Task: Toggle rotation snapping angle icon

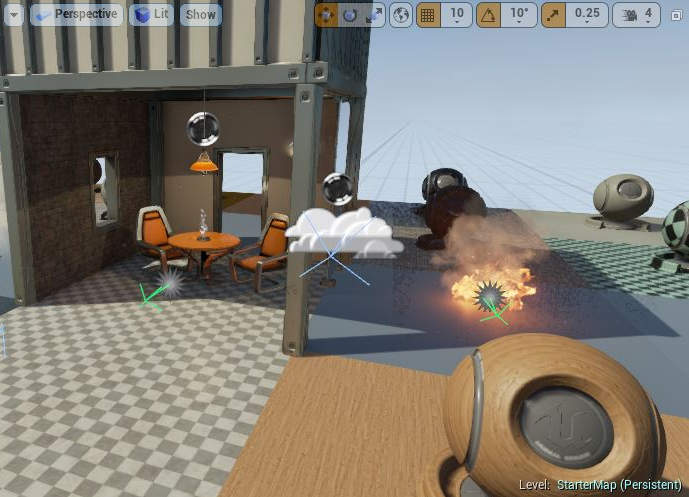Action: 490,15
